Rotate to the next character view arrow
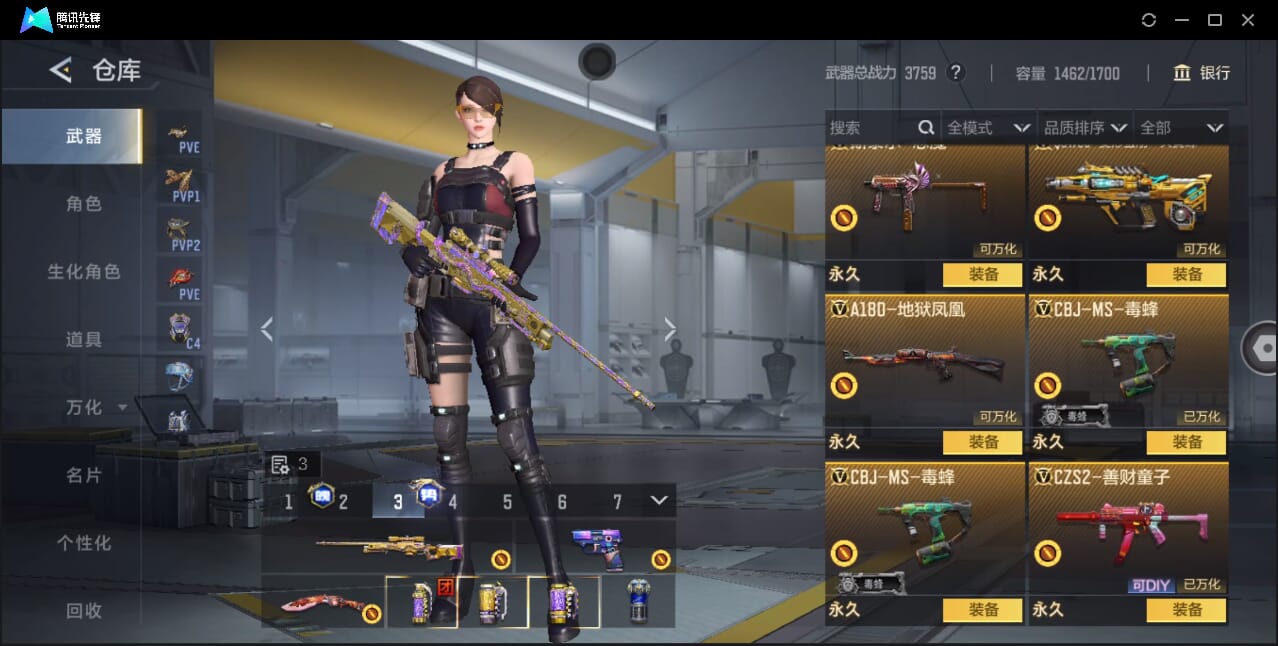The height and width of the screenshot is (646, 1278). click(x=670, y=329)
